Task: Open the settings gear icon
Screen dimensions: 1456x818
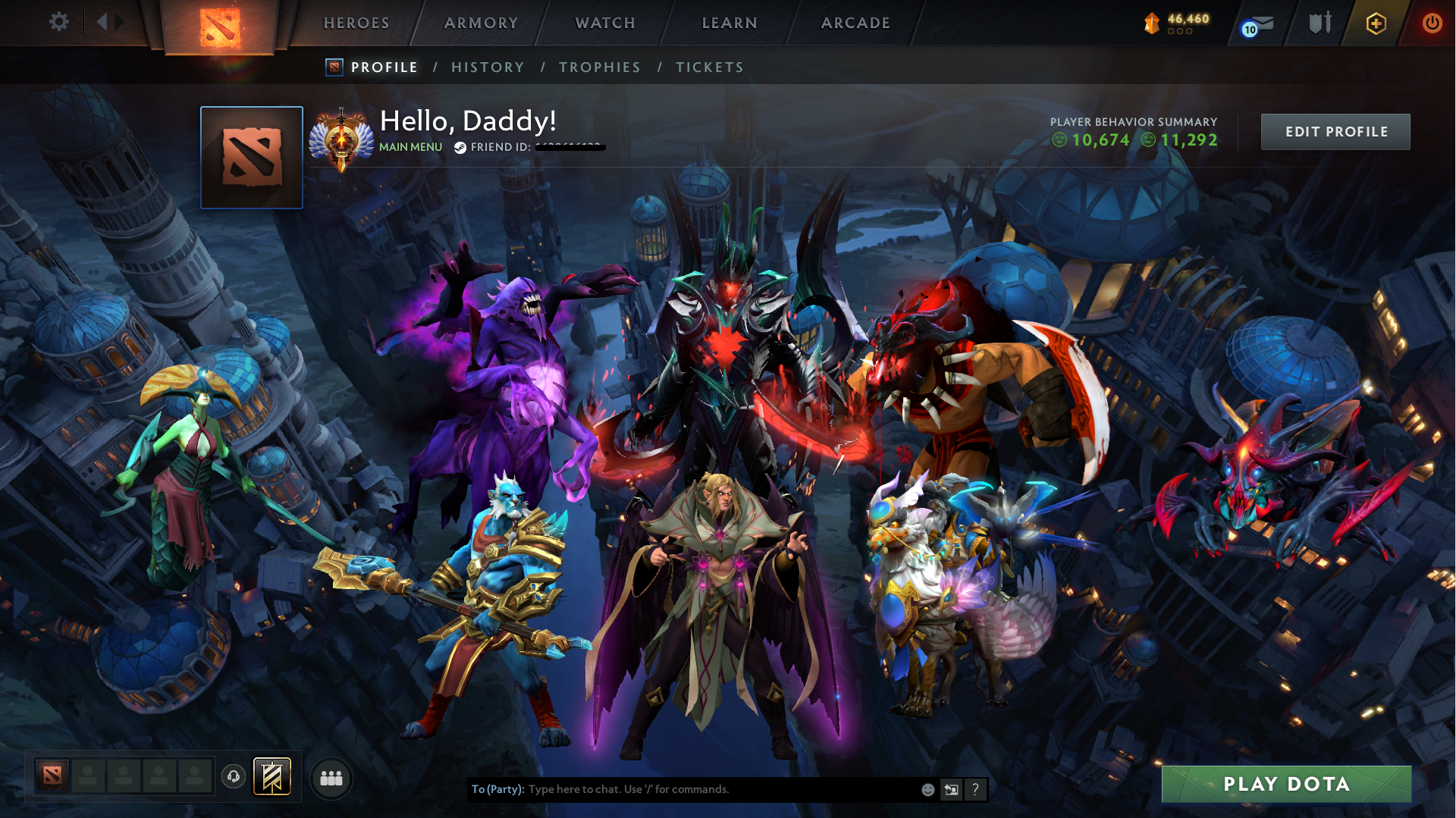Action: pos(59,22)
